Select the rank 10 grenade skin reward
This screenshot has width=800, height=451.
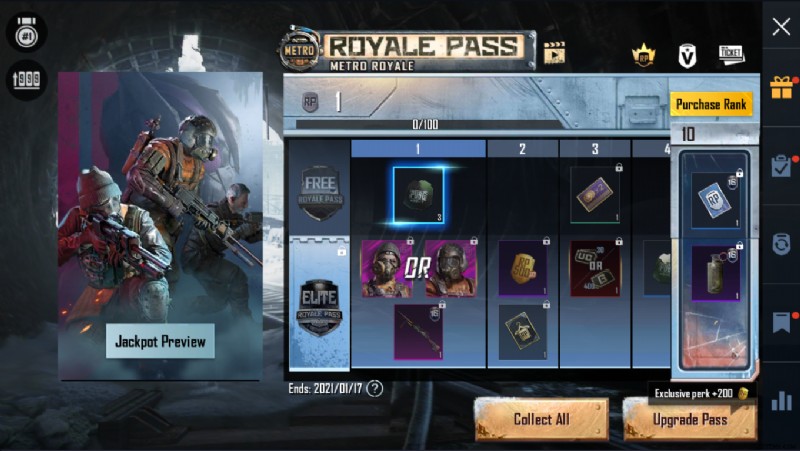tap(714, 273)
